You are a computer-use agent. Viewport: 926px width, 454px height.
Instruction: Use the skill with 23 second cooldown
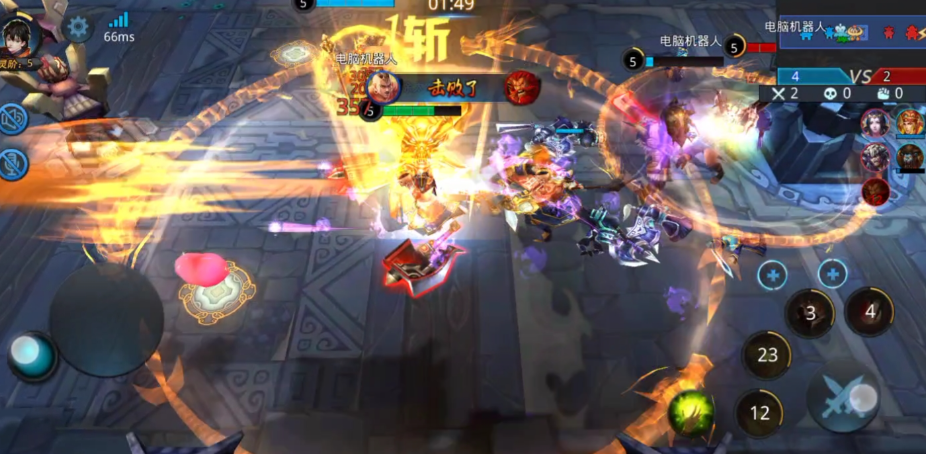point(767,355)
